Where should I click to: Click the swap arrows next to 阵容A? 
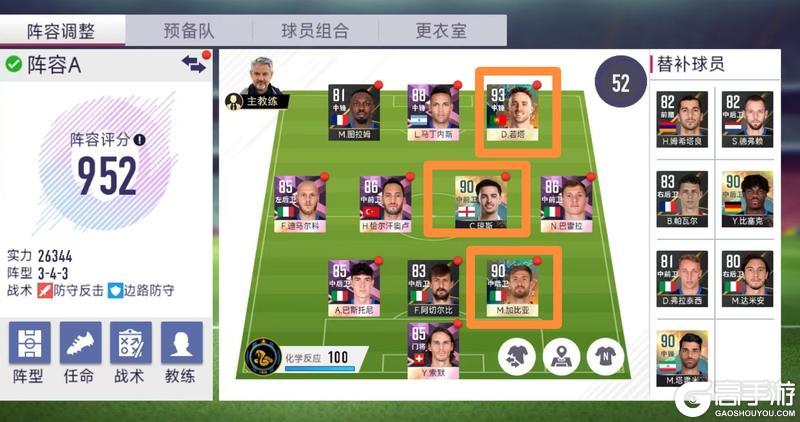pyautogui.click(x=193, y=63)
